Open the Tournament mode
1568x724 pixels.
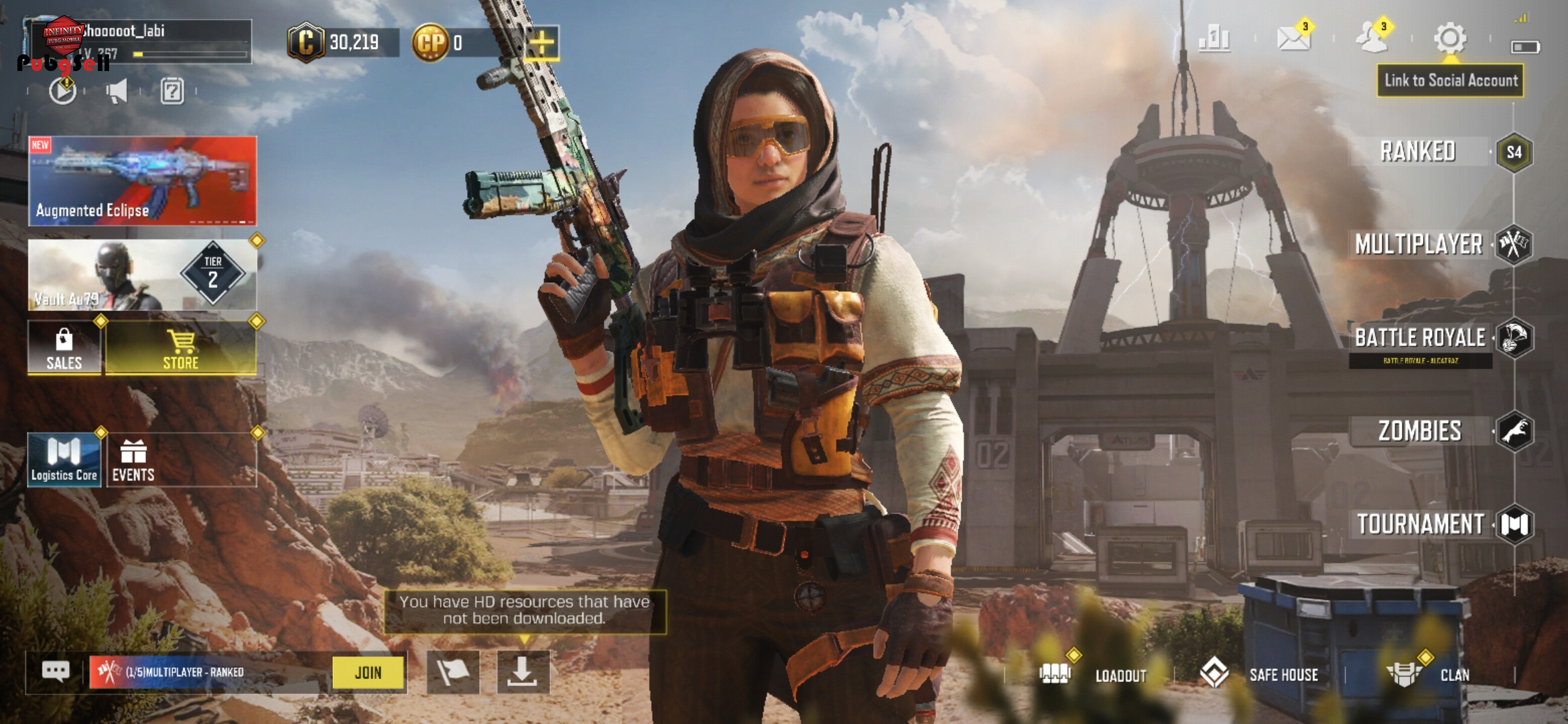coord(1421,524)
